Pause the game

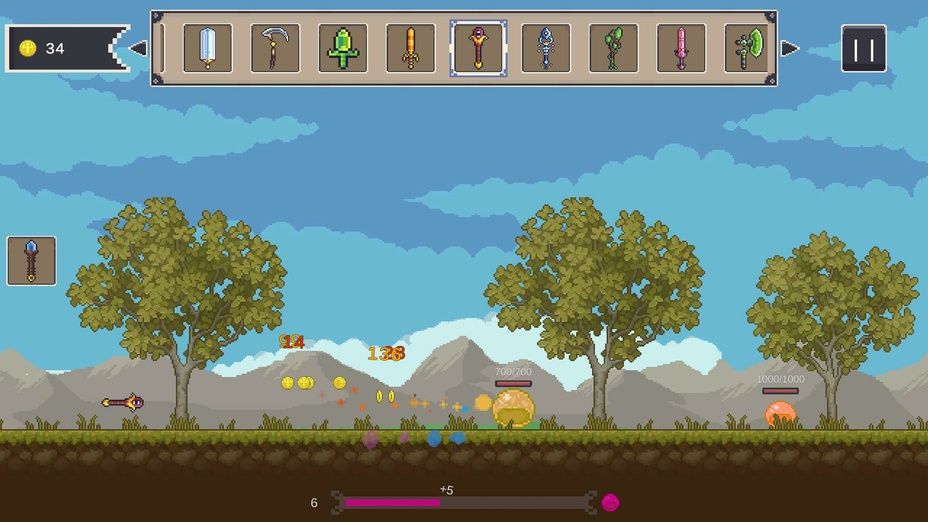pyautogui.click(x=863, y=48)
